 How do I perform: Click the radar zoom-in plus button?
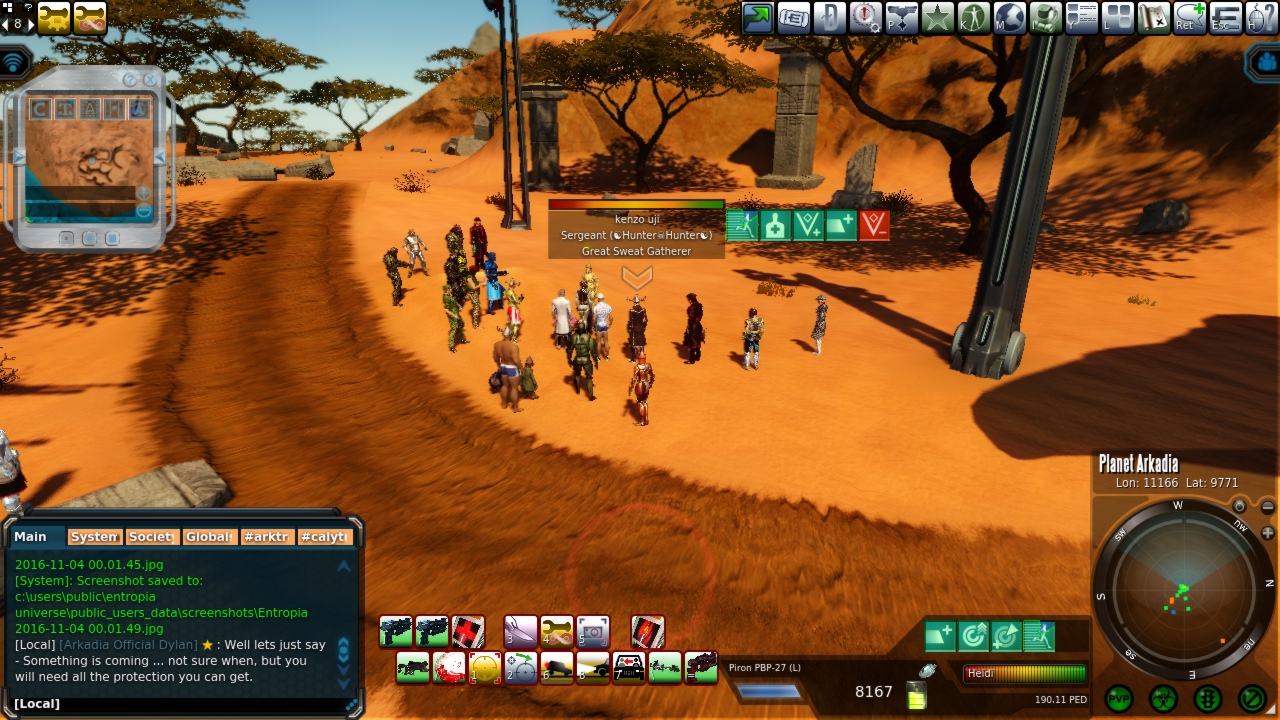pos(1268,533)
